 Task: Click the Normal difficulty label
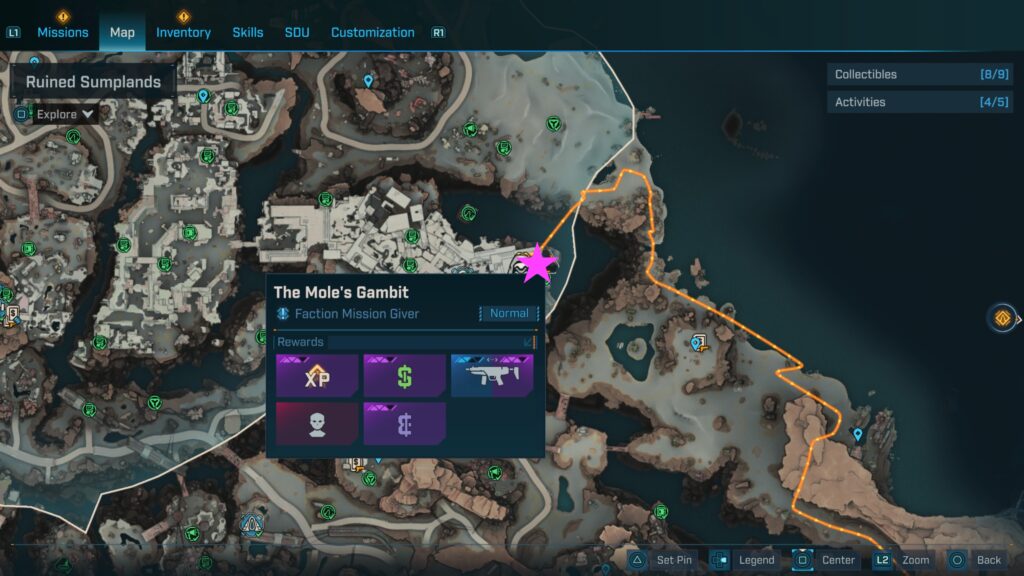pyautogui.click(x=509, y=313)
